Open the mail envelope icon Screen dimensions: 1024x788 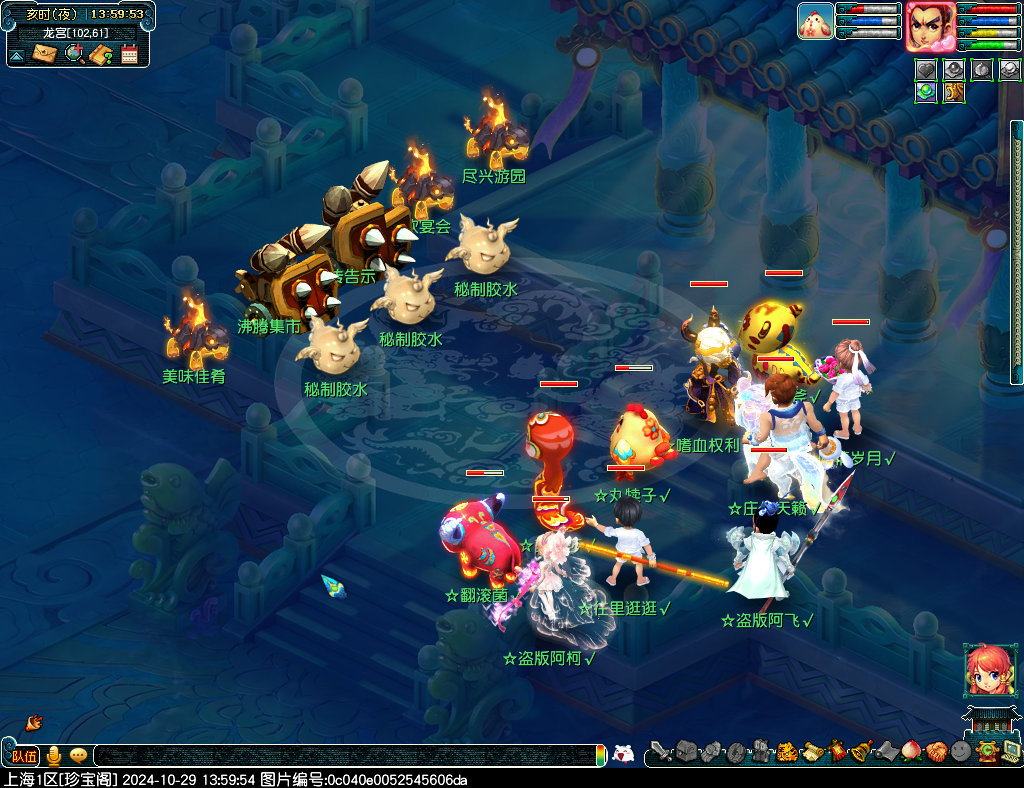[44, 54]
